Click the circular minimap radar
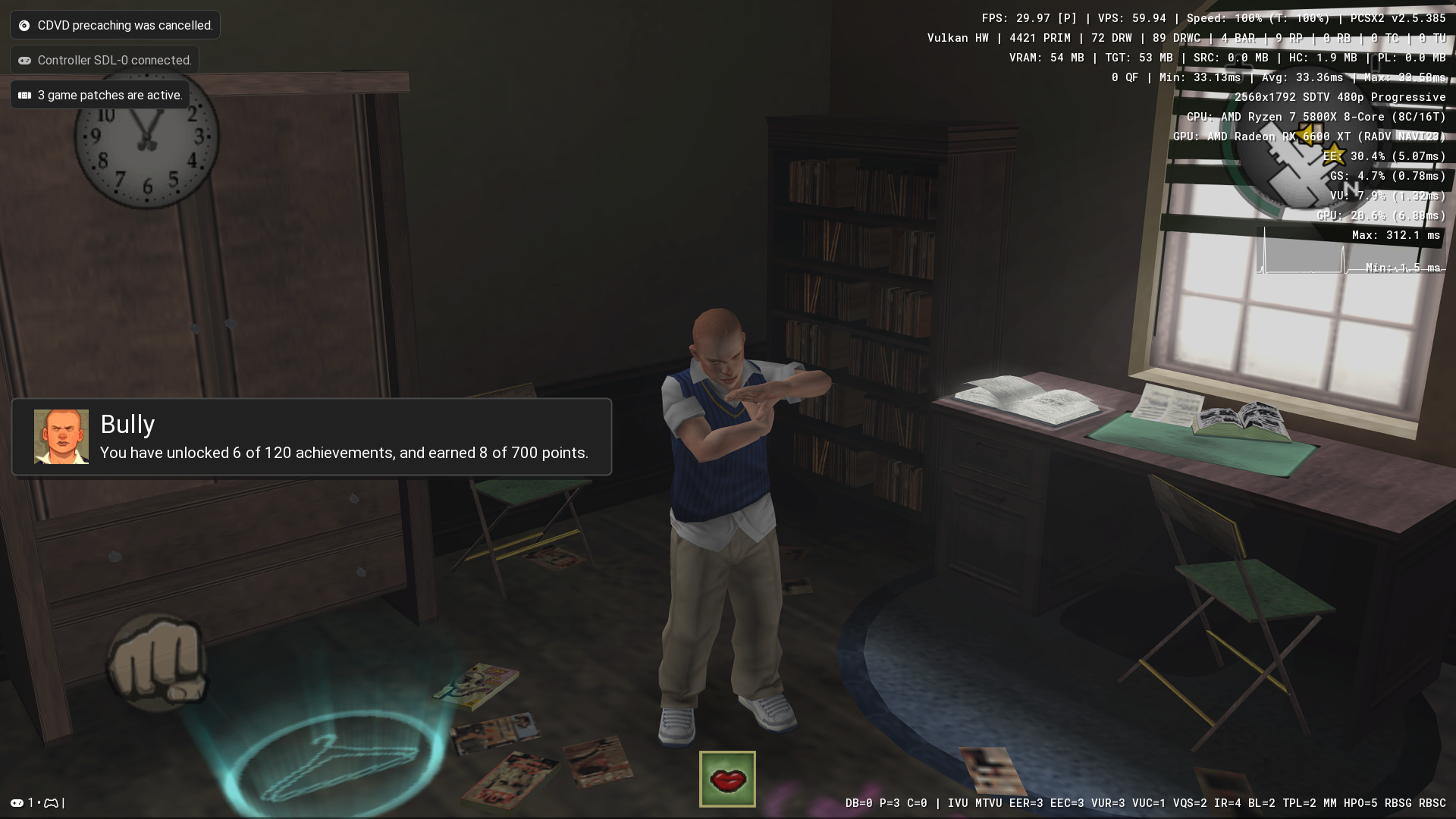Image resolution: width=1456 pixels, height=819 pixels. pyautogui.click(x=1289, y=163)
